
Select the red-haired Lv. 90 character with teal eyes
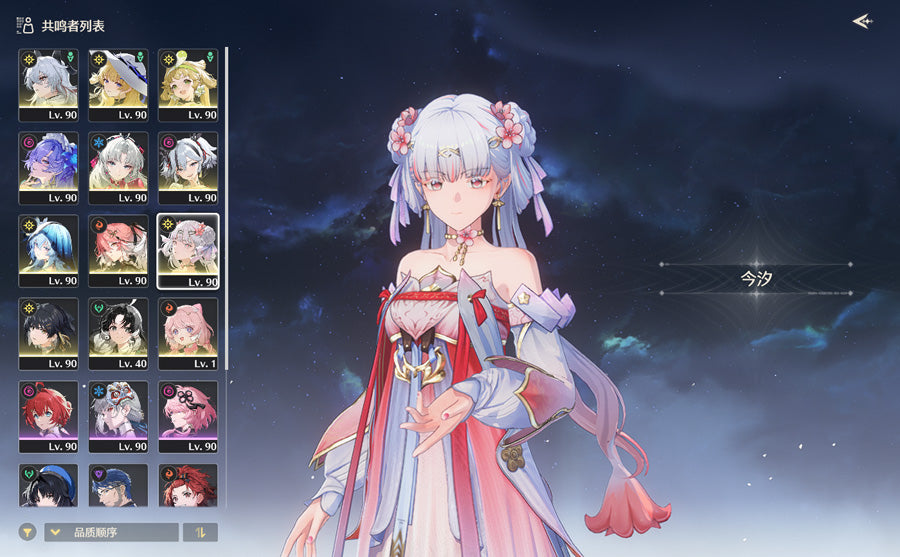tap(48, 410)
